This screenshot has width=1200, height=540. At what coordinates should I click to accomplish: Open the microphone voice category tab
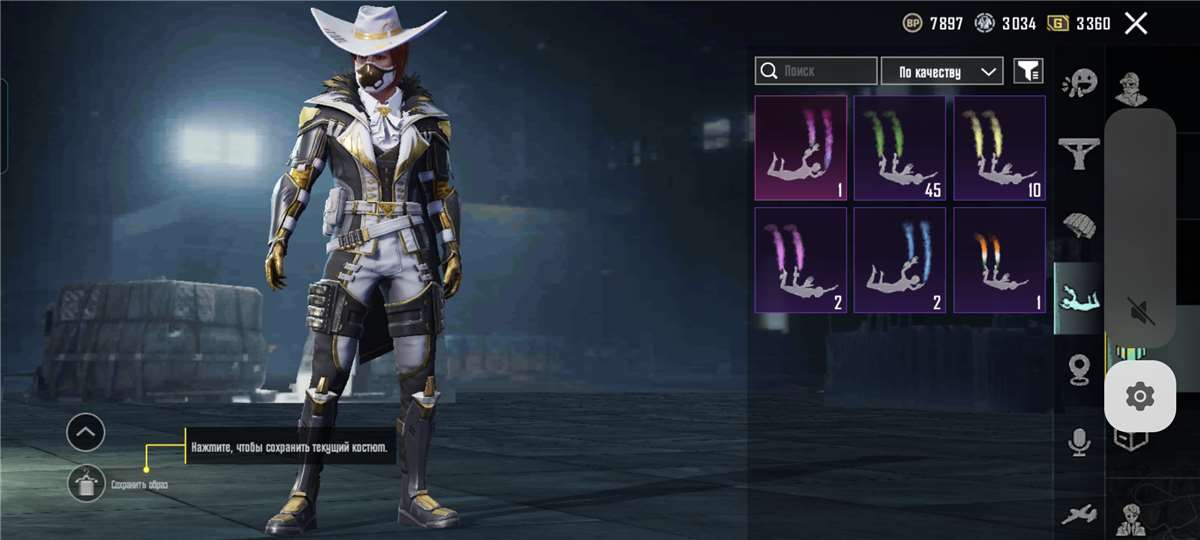pyautogui.click(x=1079, y=441)
